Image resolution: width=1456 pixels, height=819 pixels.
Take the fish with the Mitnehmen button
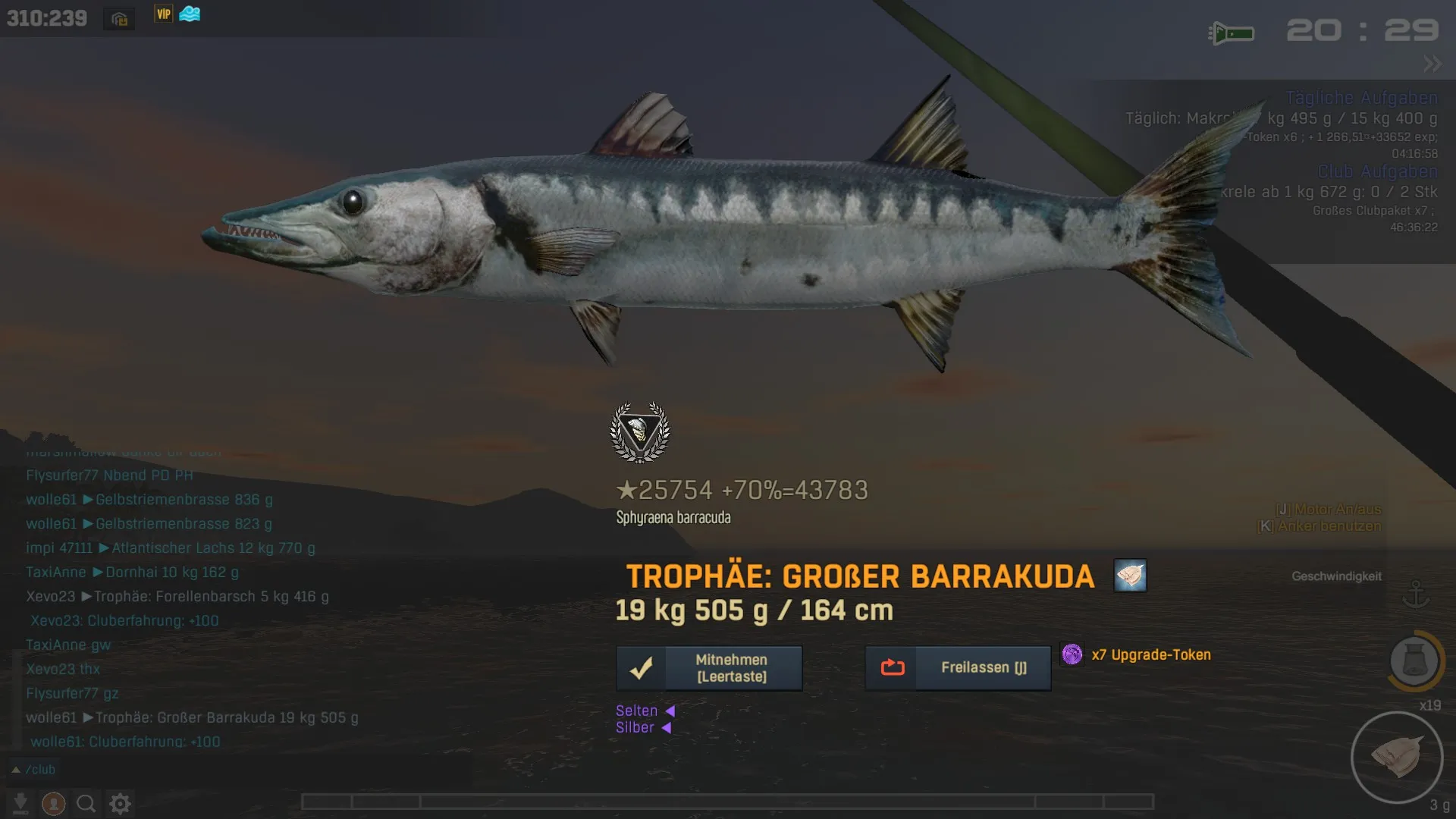coord(709,668)
